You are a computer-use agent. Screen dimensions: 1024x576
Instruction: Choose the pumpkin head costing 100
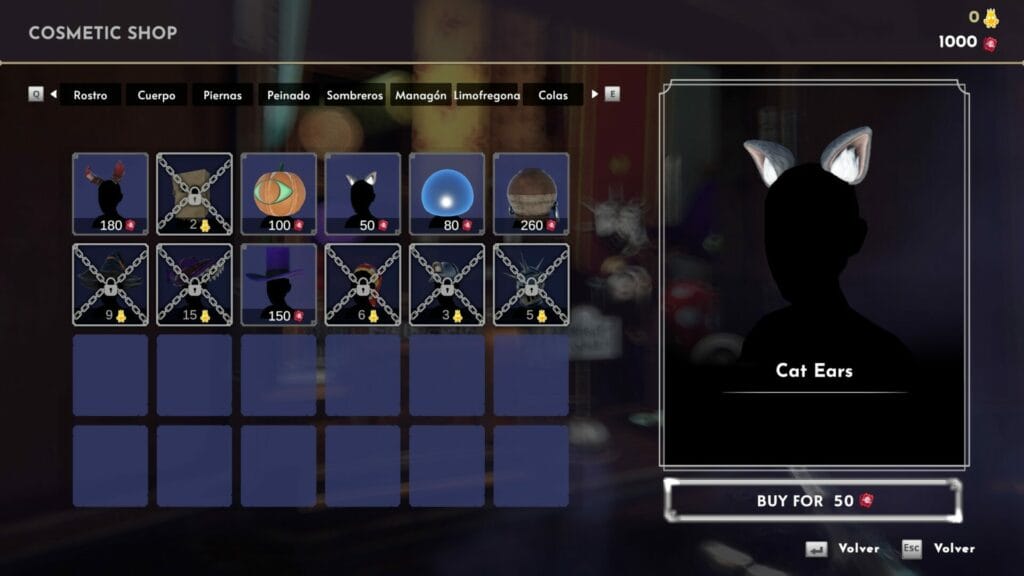(278, 193)
